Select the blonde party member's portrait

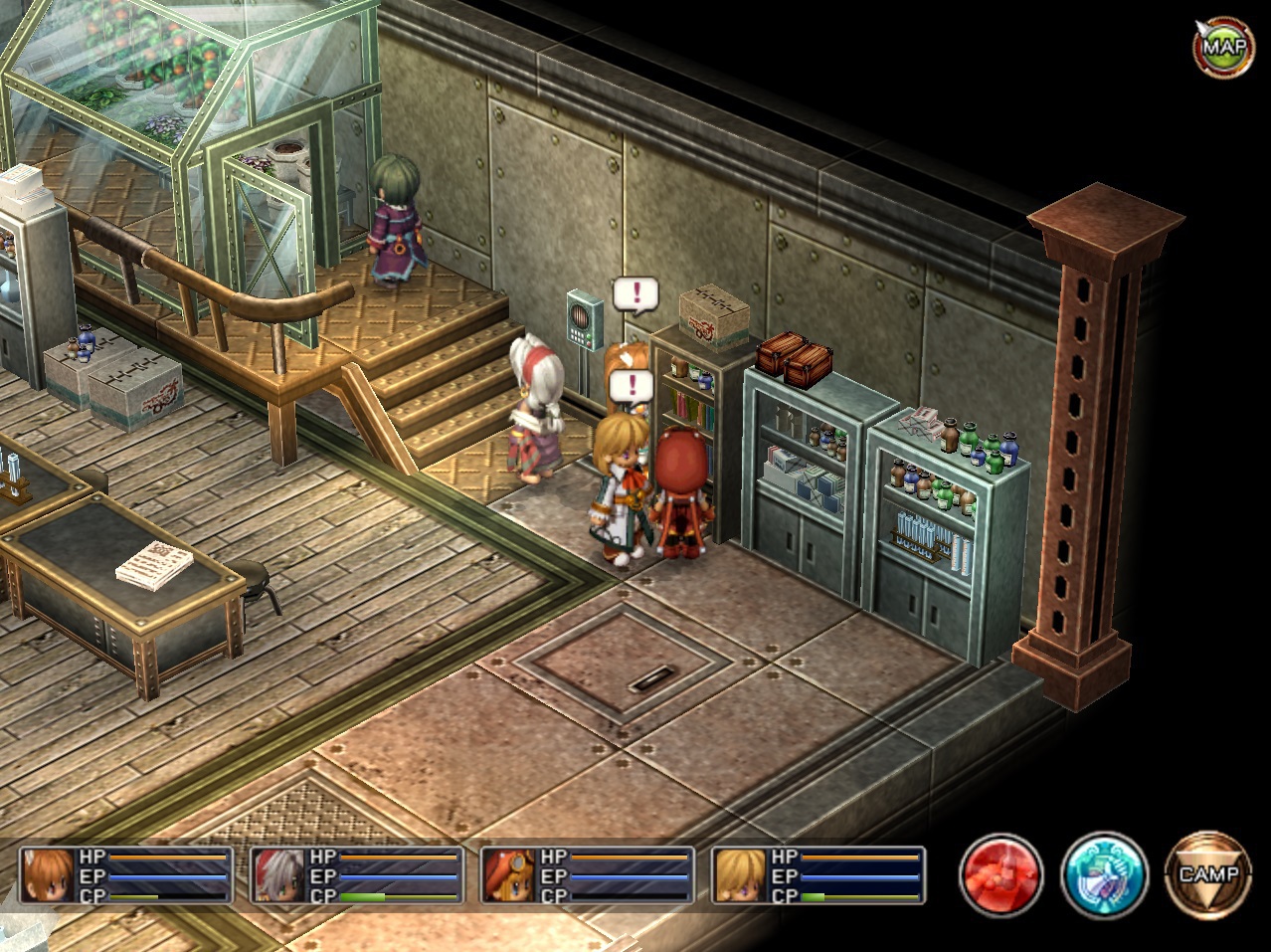tap(741, 875)
